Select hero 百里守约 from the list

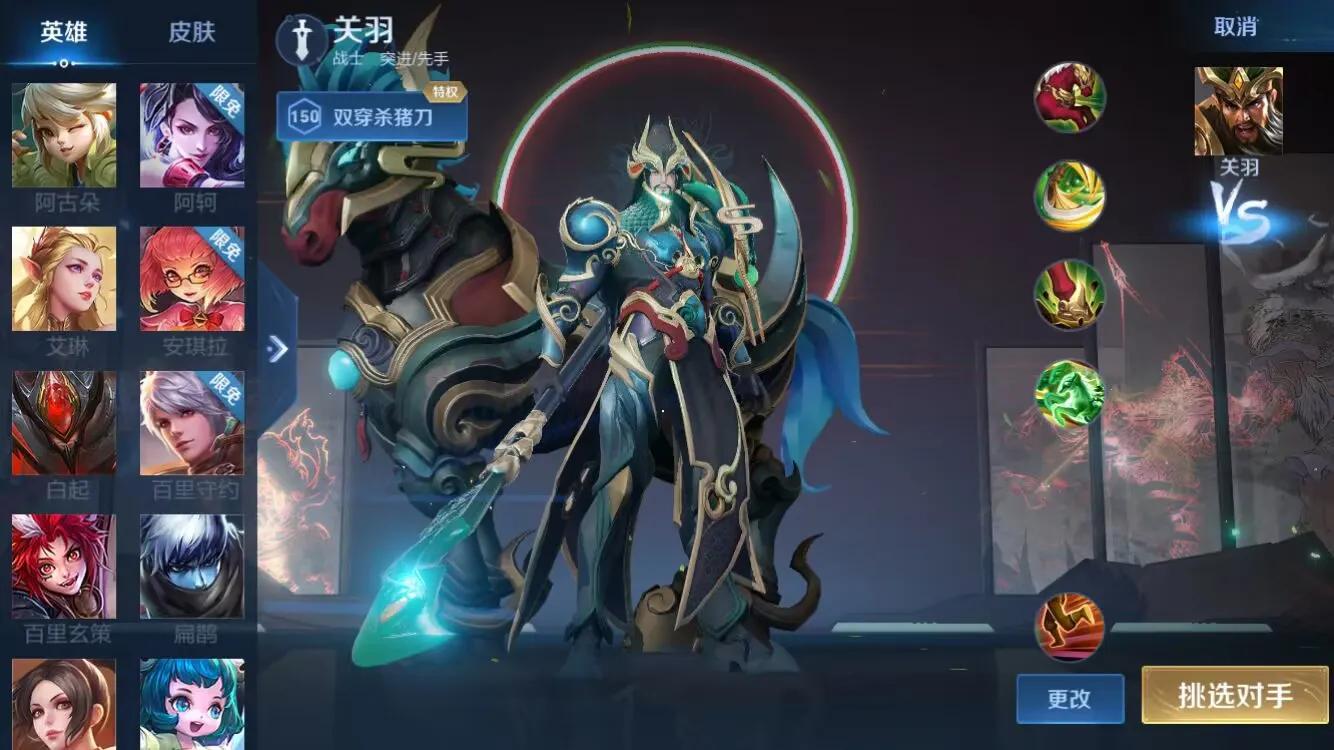192,420
